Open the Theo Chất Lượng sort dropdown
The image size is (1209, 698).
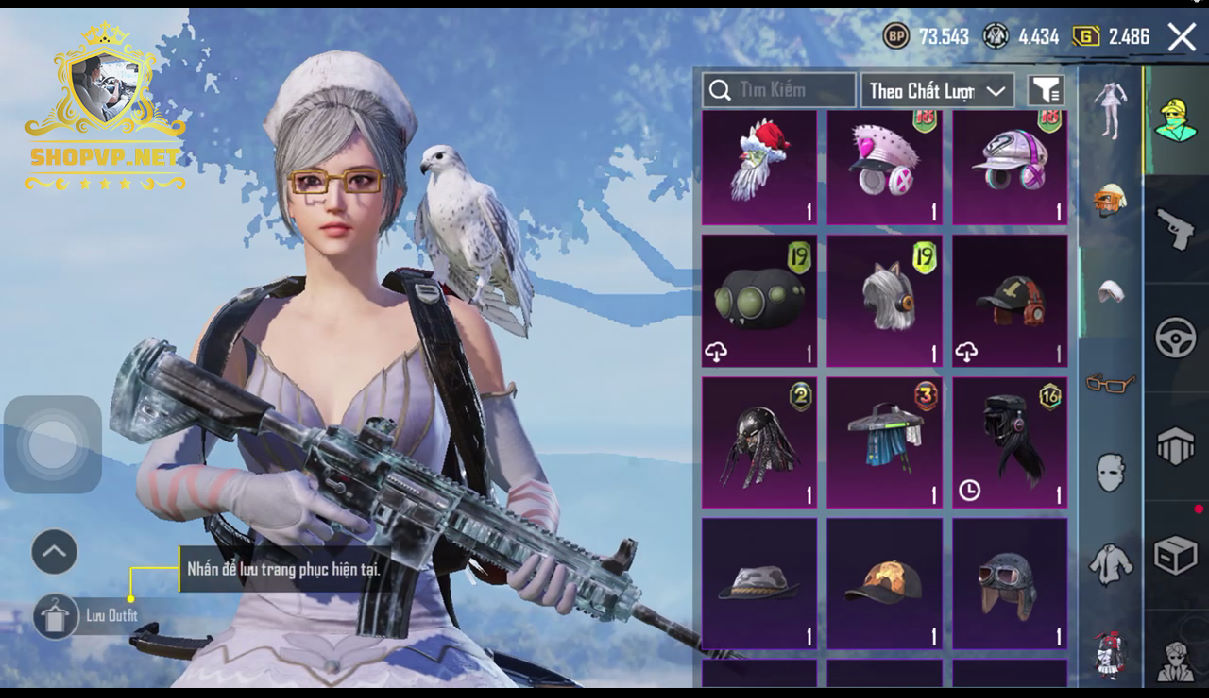click(x=937, y=91)
